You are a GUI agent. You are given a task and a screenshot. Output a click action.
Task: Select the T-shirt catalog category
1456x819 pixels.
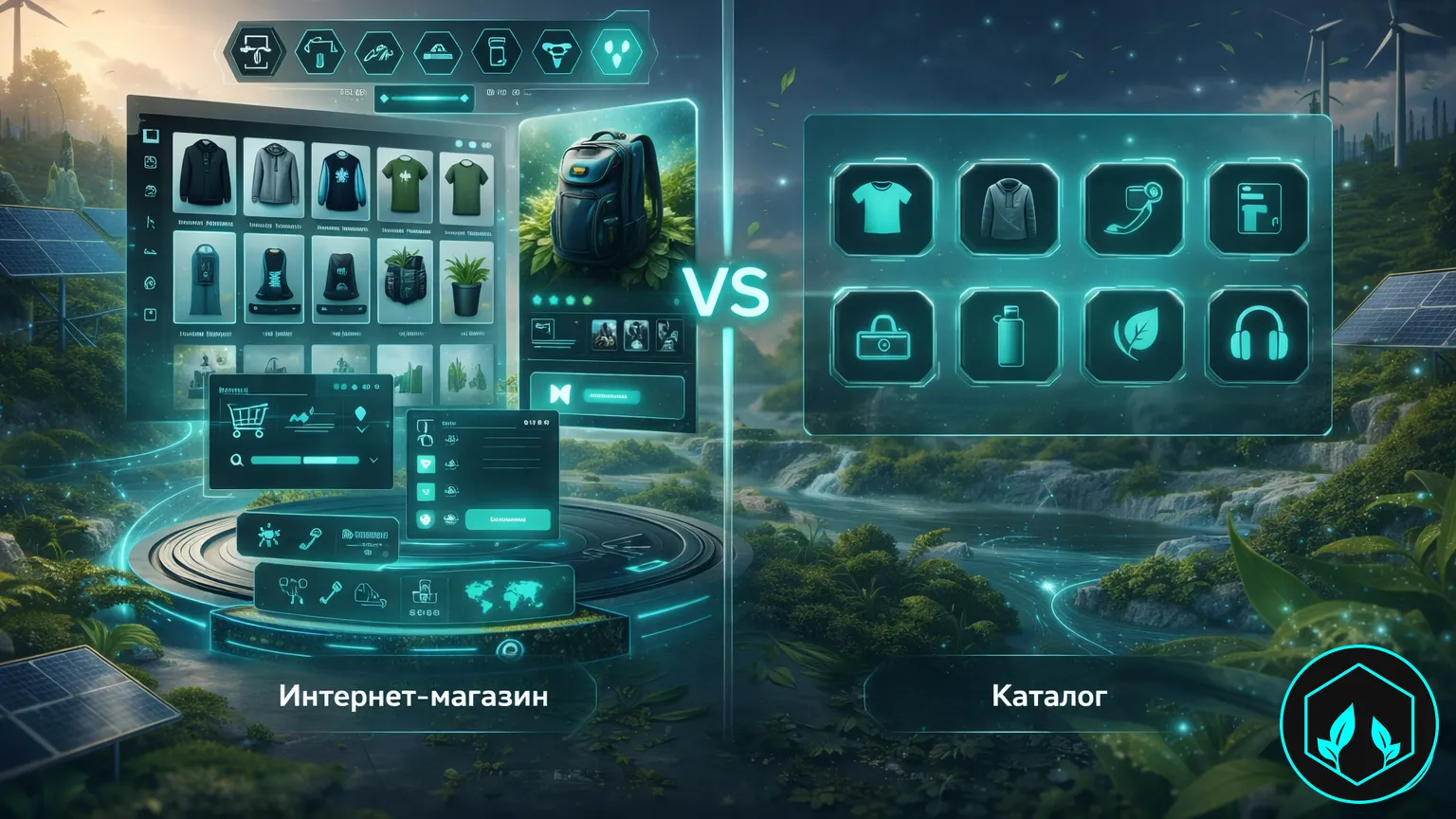click(x=883, y=209)
